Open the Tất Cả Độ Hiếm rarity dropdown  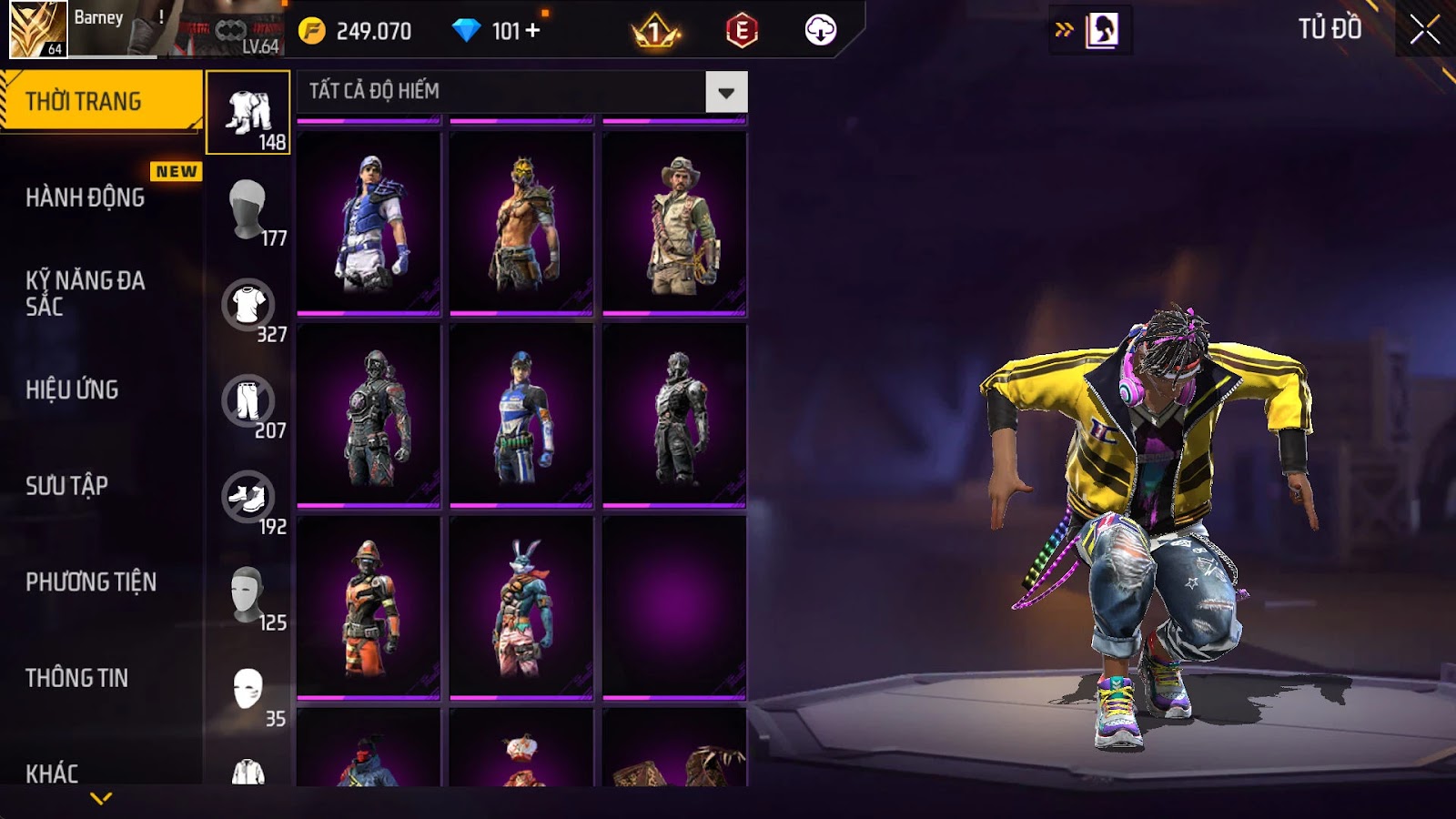coord(725,92)
